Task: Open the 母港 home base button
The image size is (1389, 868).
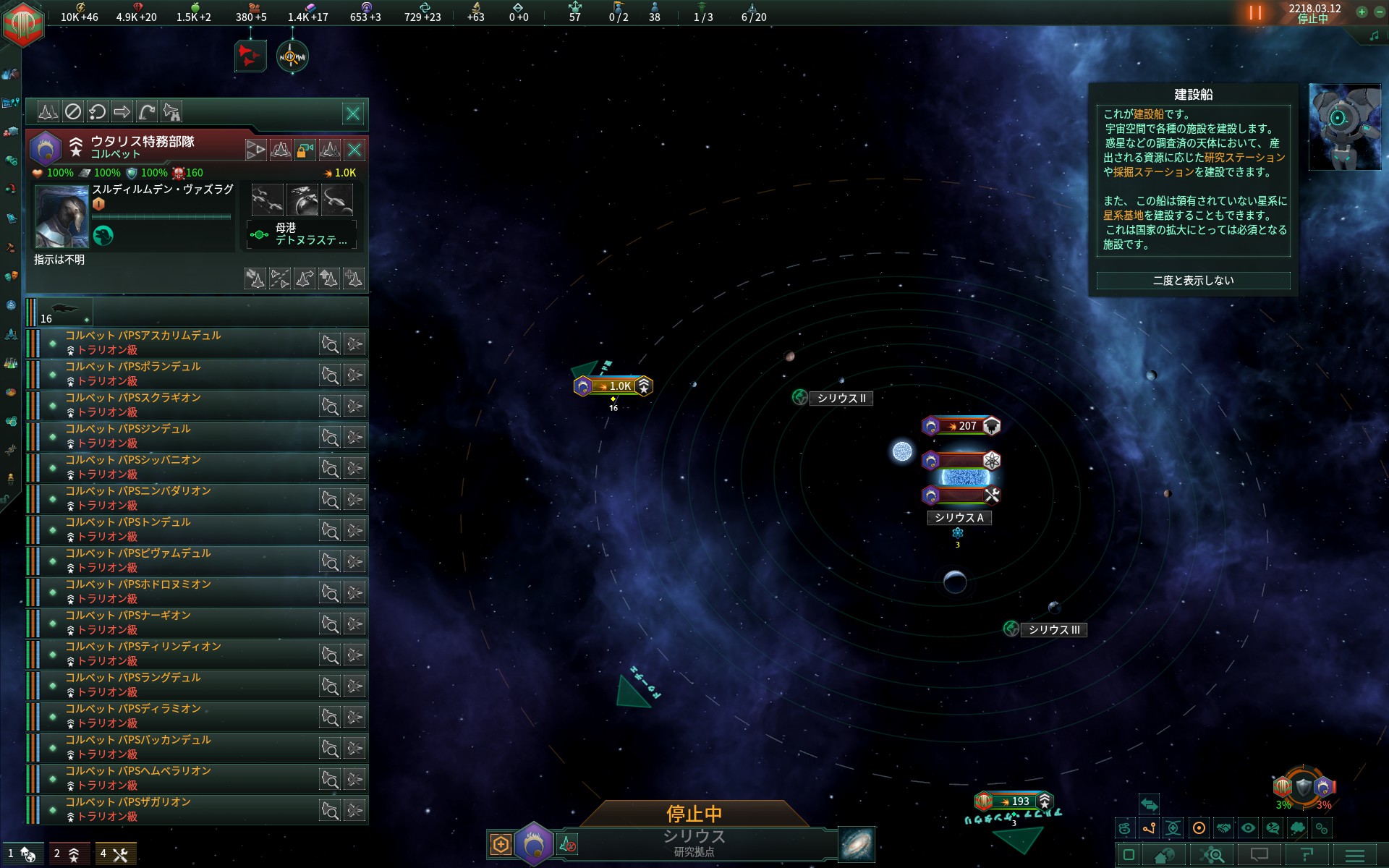Action: click(x=301, y=234)
